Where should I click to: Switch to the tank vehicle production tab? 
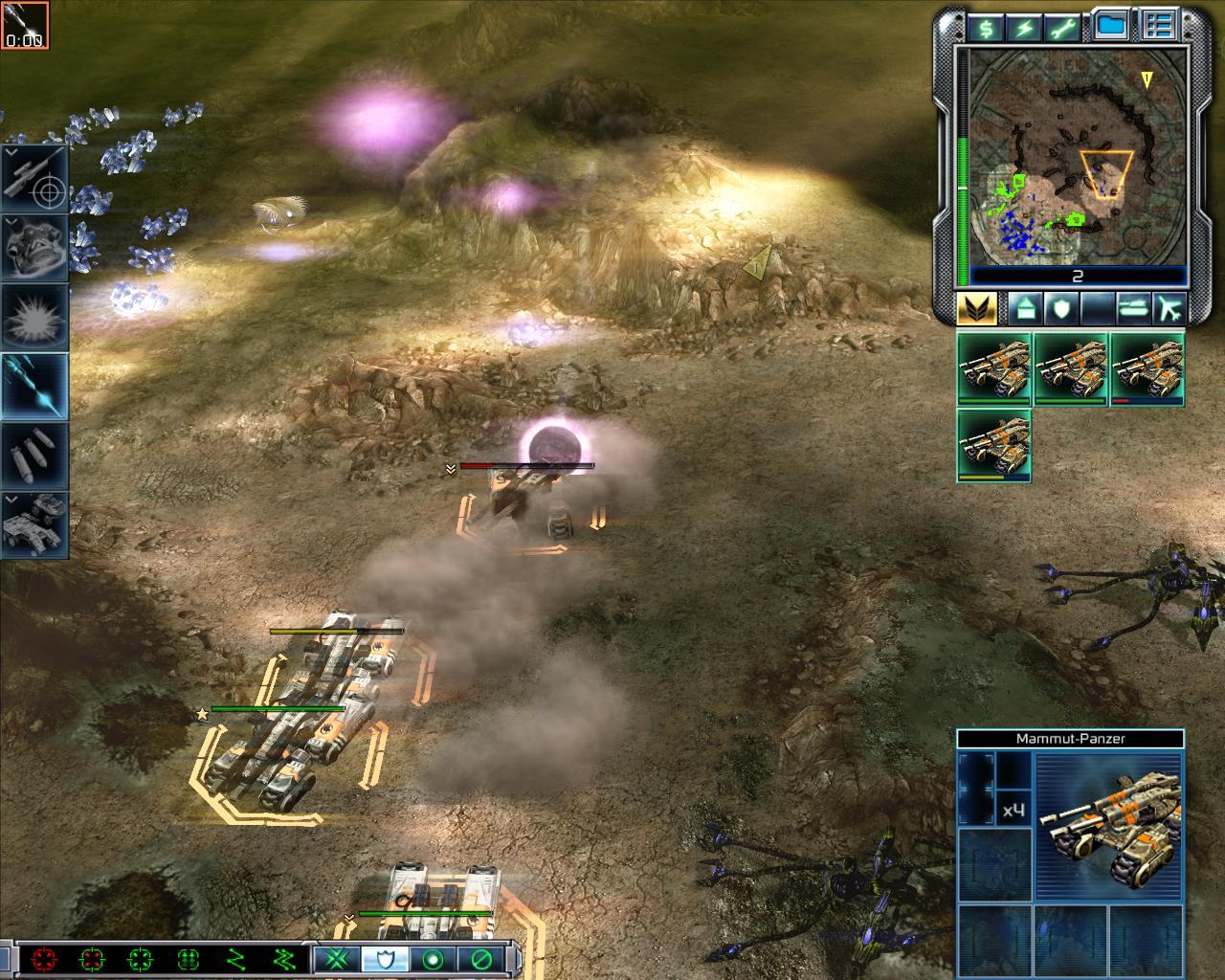pyautogui.click(x=1132, y=309)
